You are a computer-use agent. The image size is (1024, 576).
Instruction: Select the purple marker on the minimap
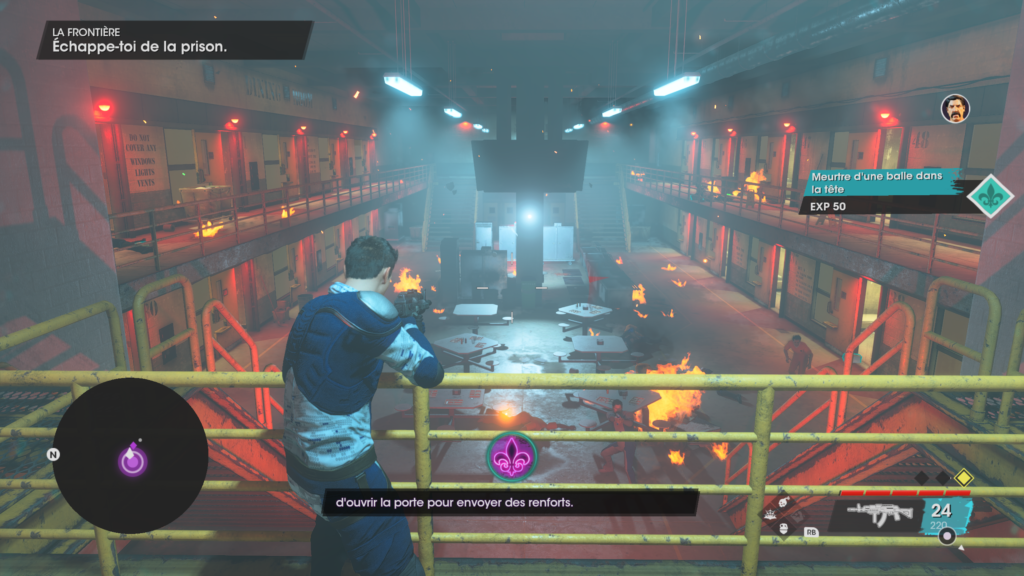click(132, 459)
